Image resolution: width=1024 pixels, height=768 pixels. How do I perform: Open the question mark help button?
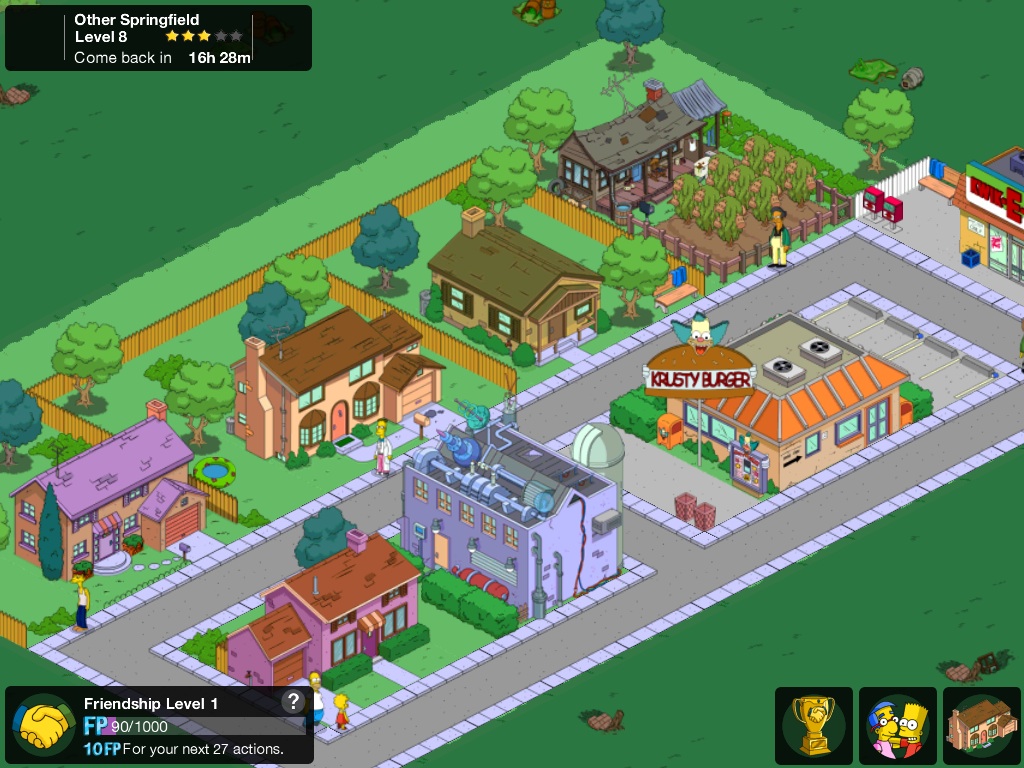point(292,701)
